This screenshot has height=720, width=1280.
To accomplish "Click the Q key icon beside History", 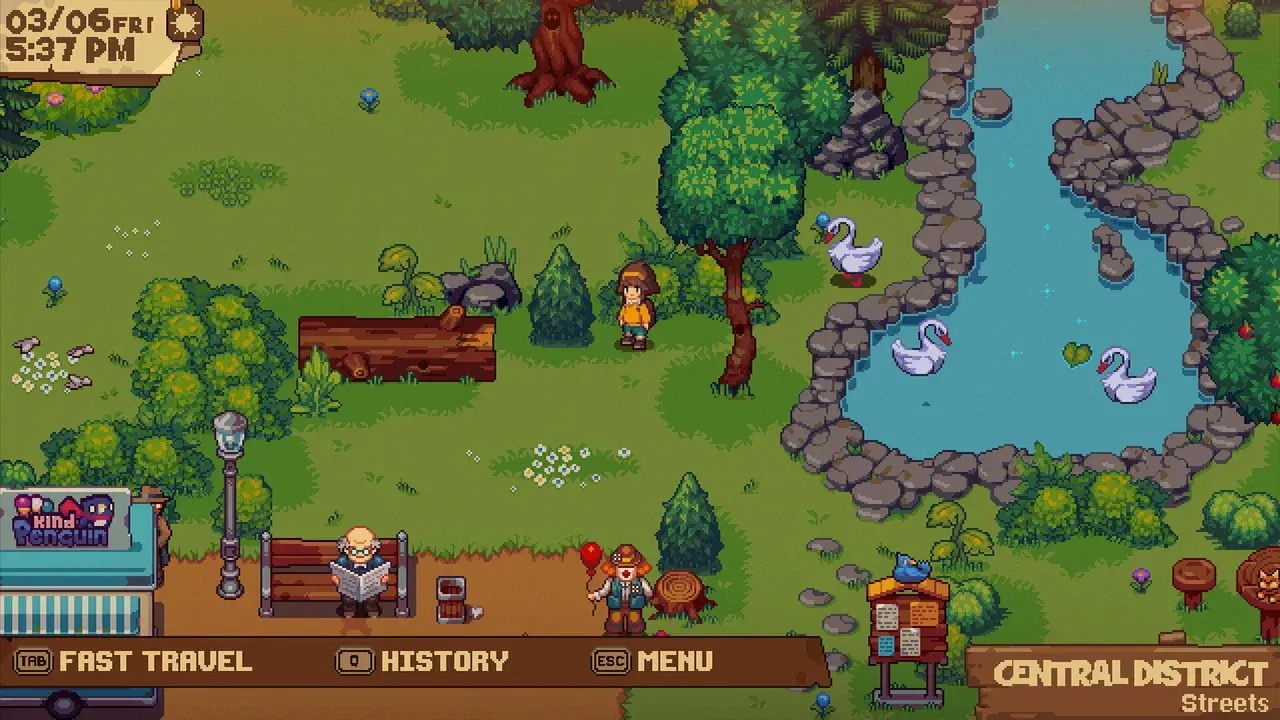I will (x=355, y=661).
